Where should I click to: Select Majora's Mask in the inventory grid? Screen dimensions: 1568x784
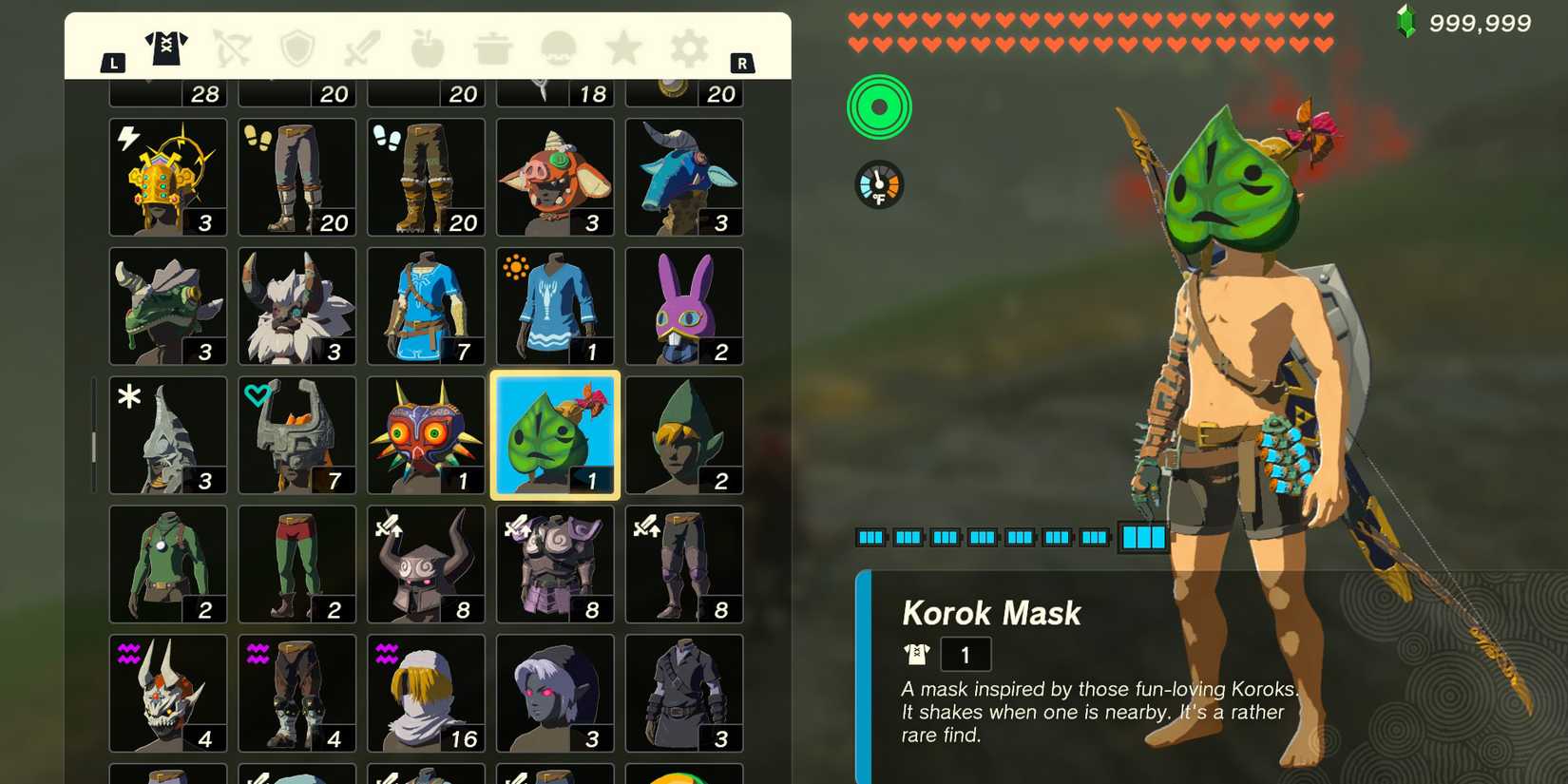pos(425,435)
